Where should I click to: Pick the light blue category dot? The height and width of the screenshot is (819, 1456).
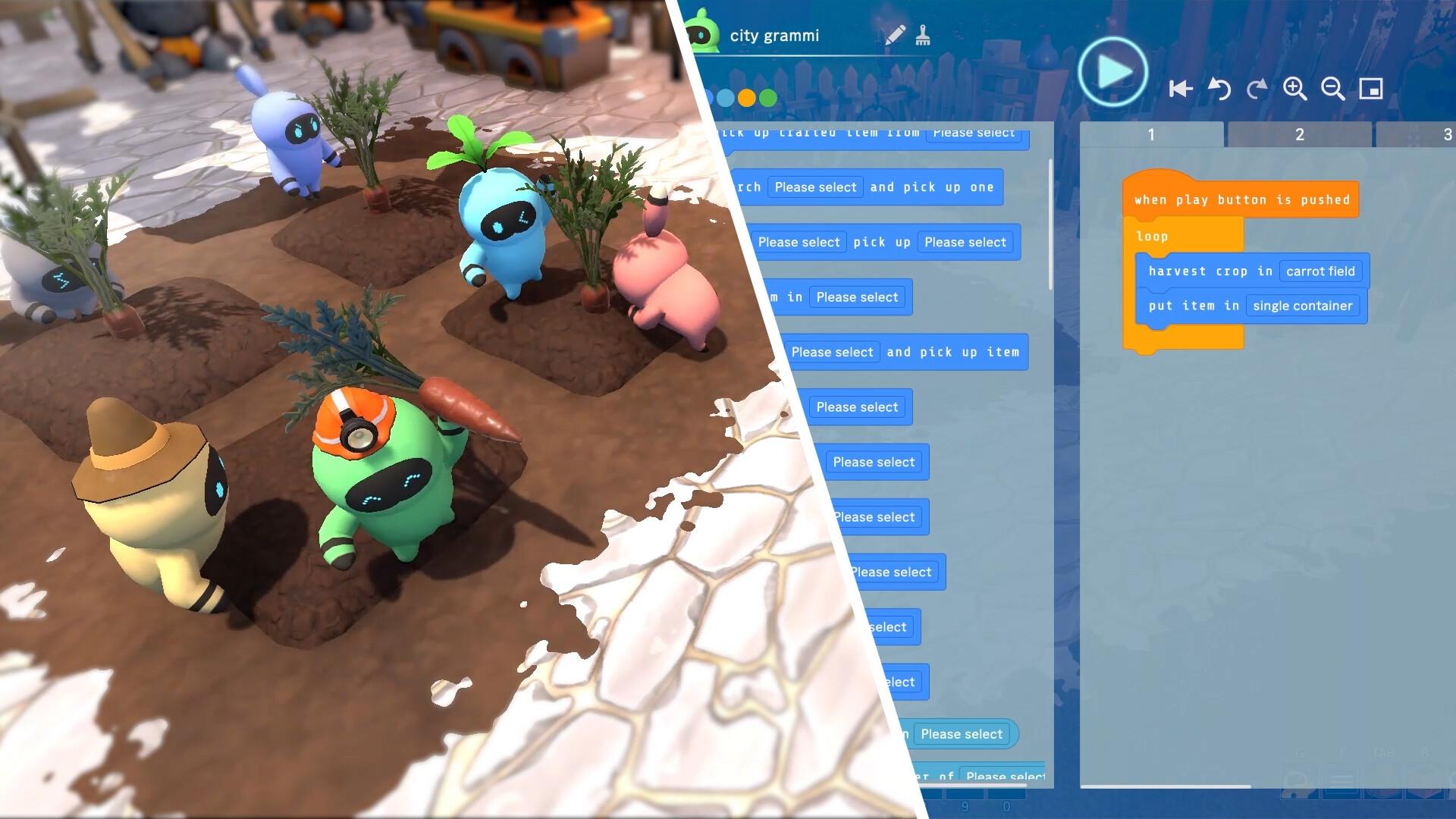(726, 98)
